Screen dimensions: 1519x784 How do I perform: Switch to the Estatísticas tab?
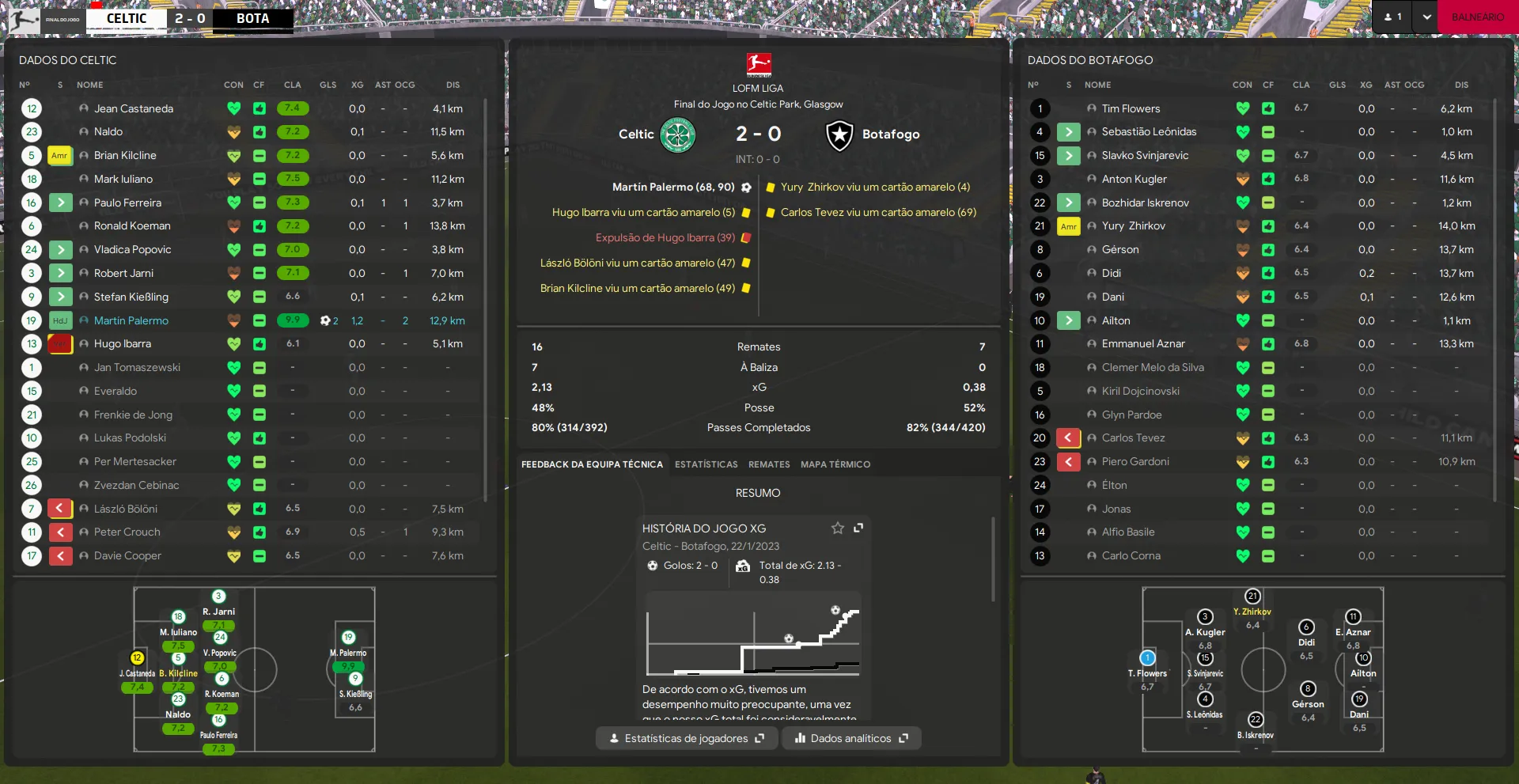click(x=706, y=464)
